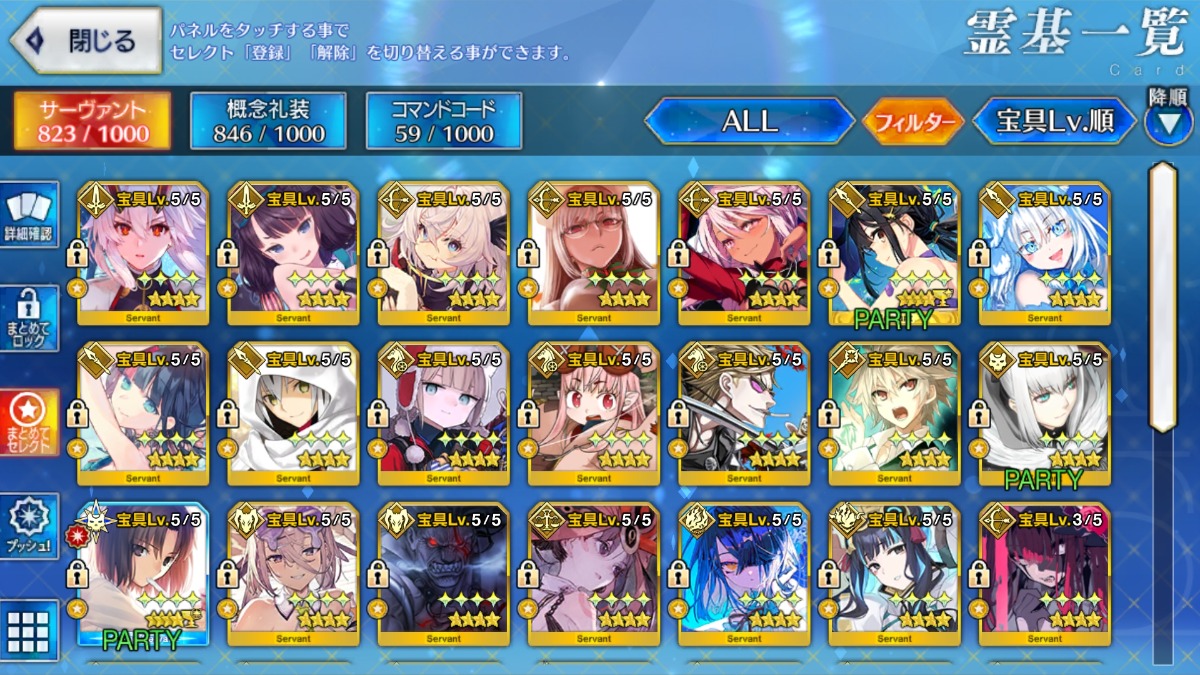Screen dimensions: 1200x675
Task: Select the black iron-masked berserker card
Action: 443,575
